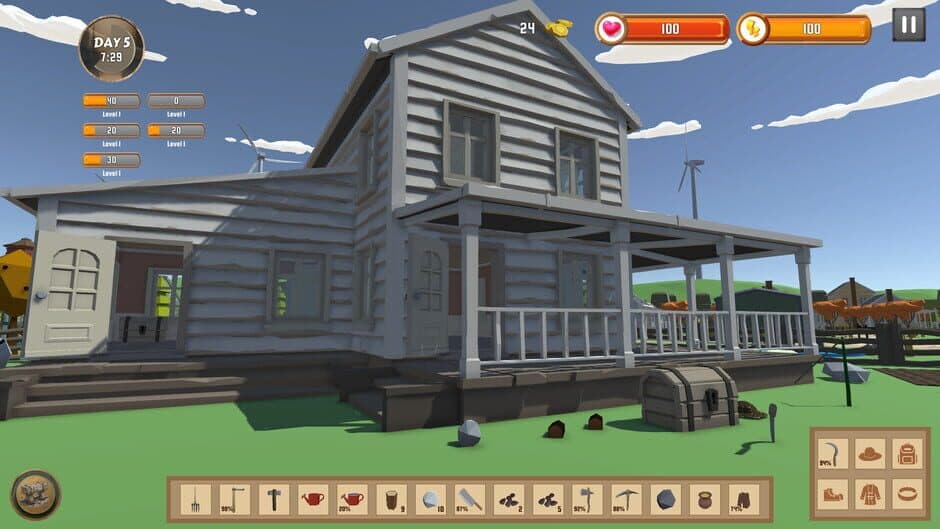940x529 pixels.
Task: Choose the clay pot slot
Action: point(703,498)
